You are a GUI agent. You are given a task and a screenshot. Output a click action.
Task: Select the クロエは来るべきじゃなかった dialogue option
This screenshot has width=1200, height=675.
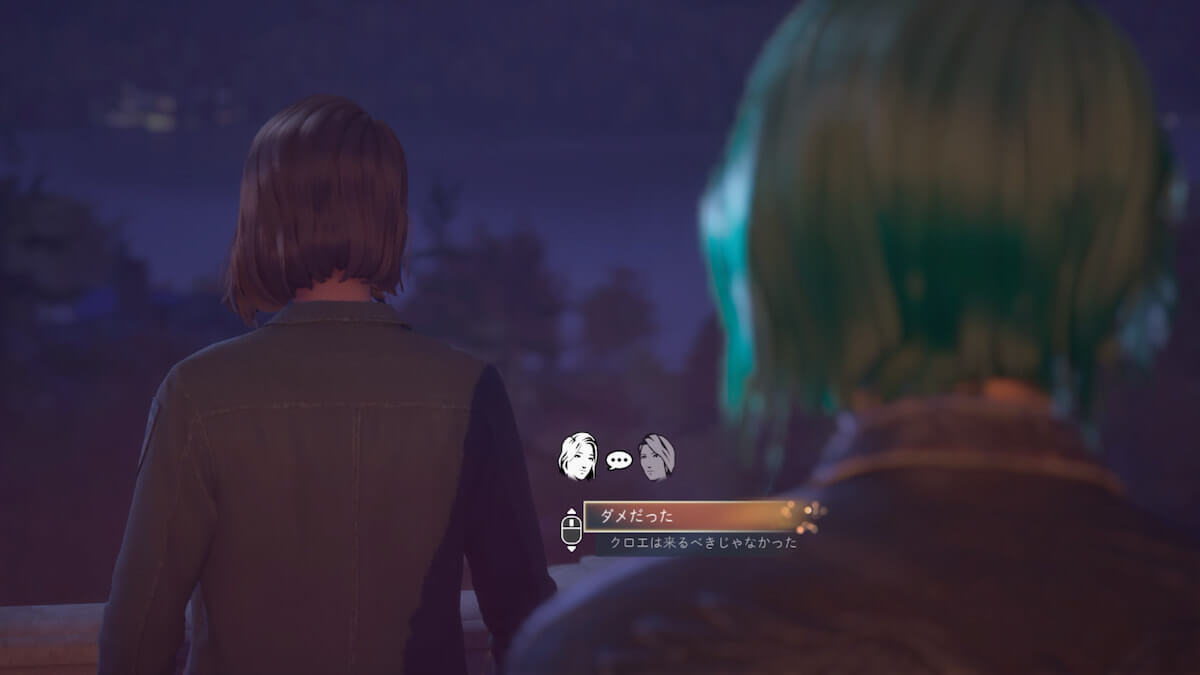(x=703, y=543)
